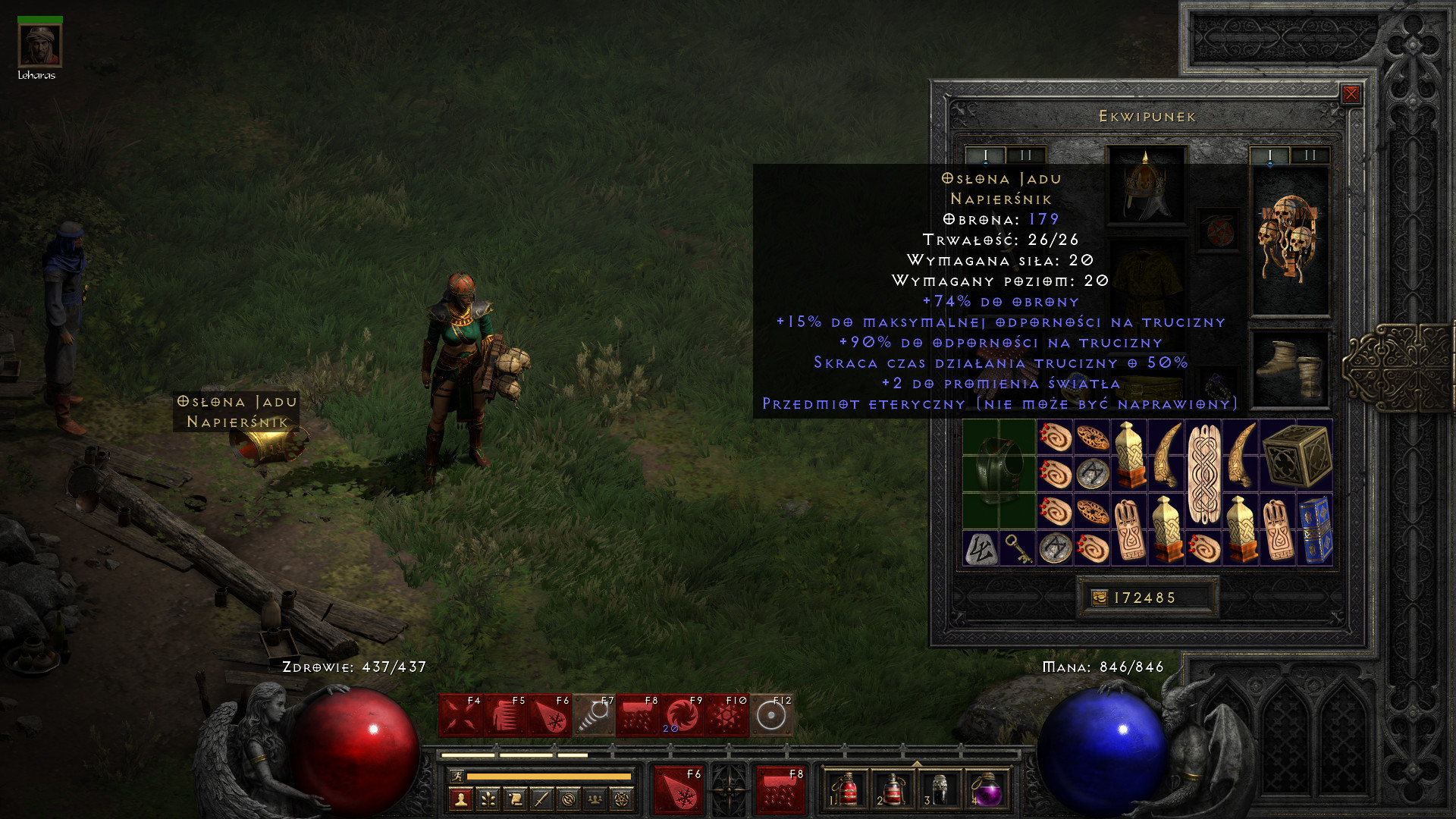Open the skill tree button
The width and height of the screenshot is (1456, 819).
tap(488, 799)
